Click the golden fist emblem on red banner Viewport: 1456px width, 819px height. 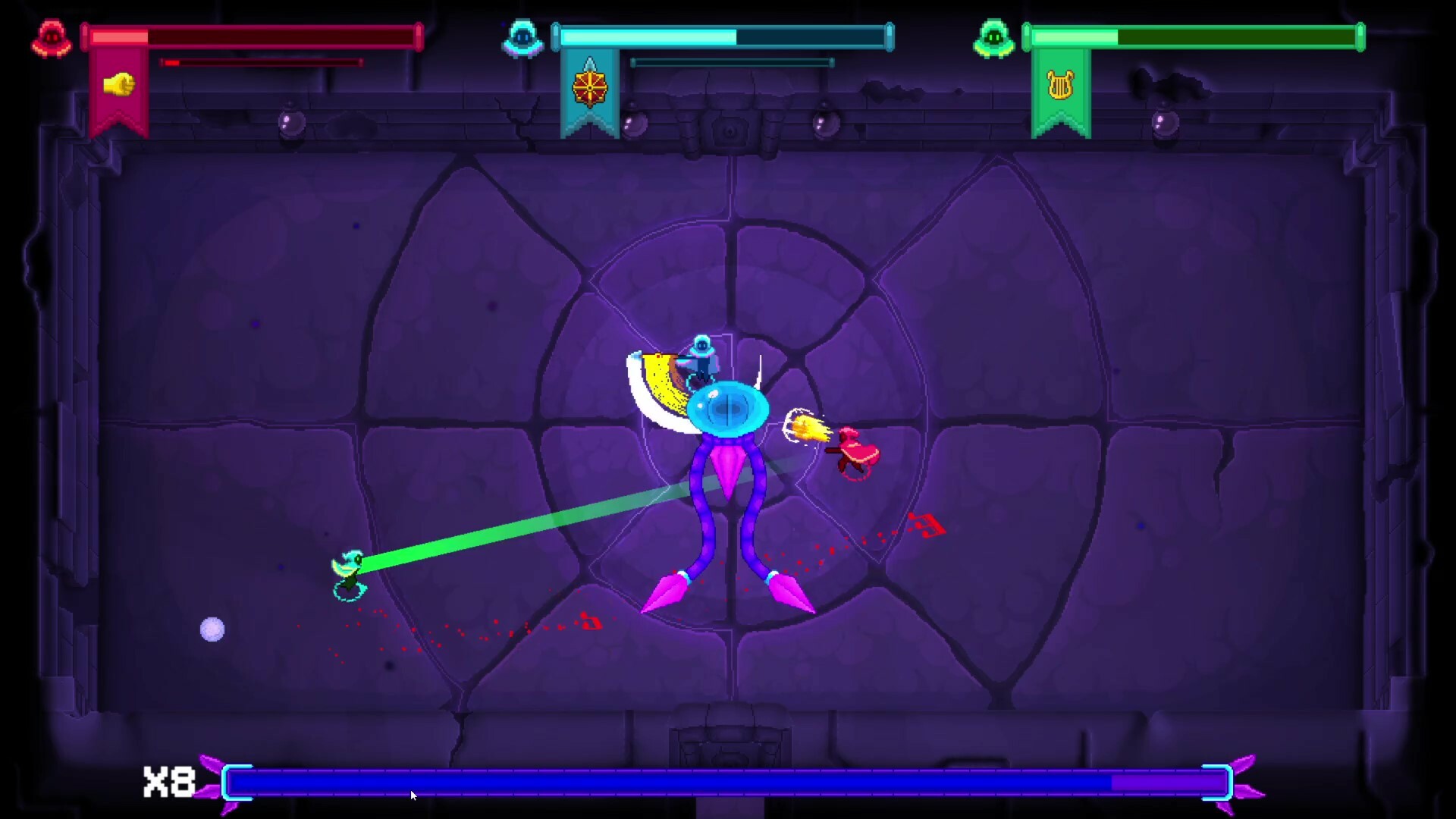[118, 83]
